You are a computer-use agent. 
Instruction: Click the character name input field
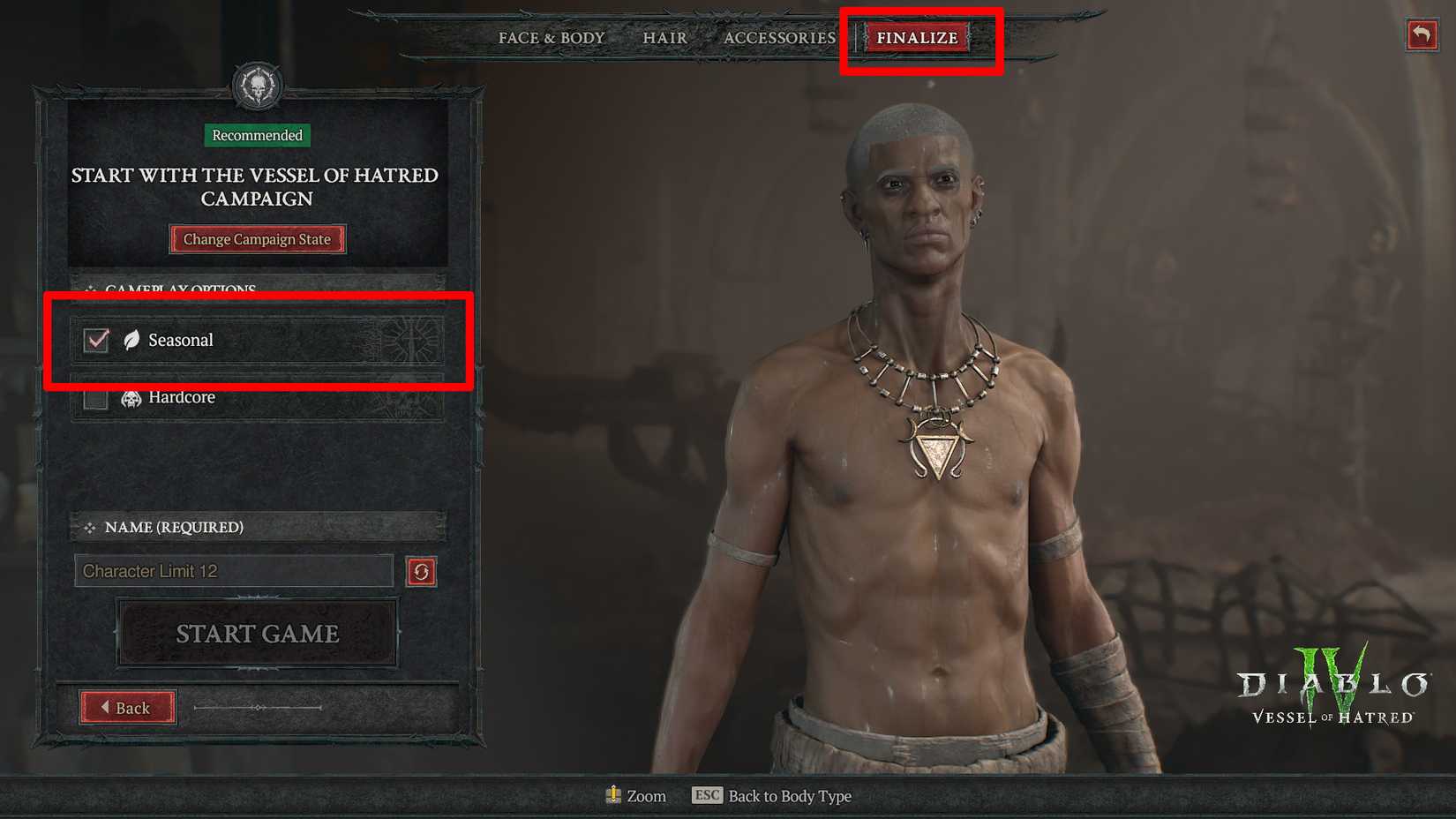(x=234, y=571)
